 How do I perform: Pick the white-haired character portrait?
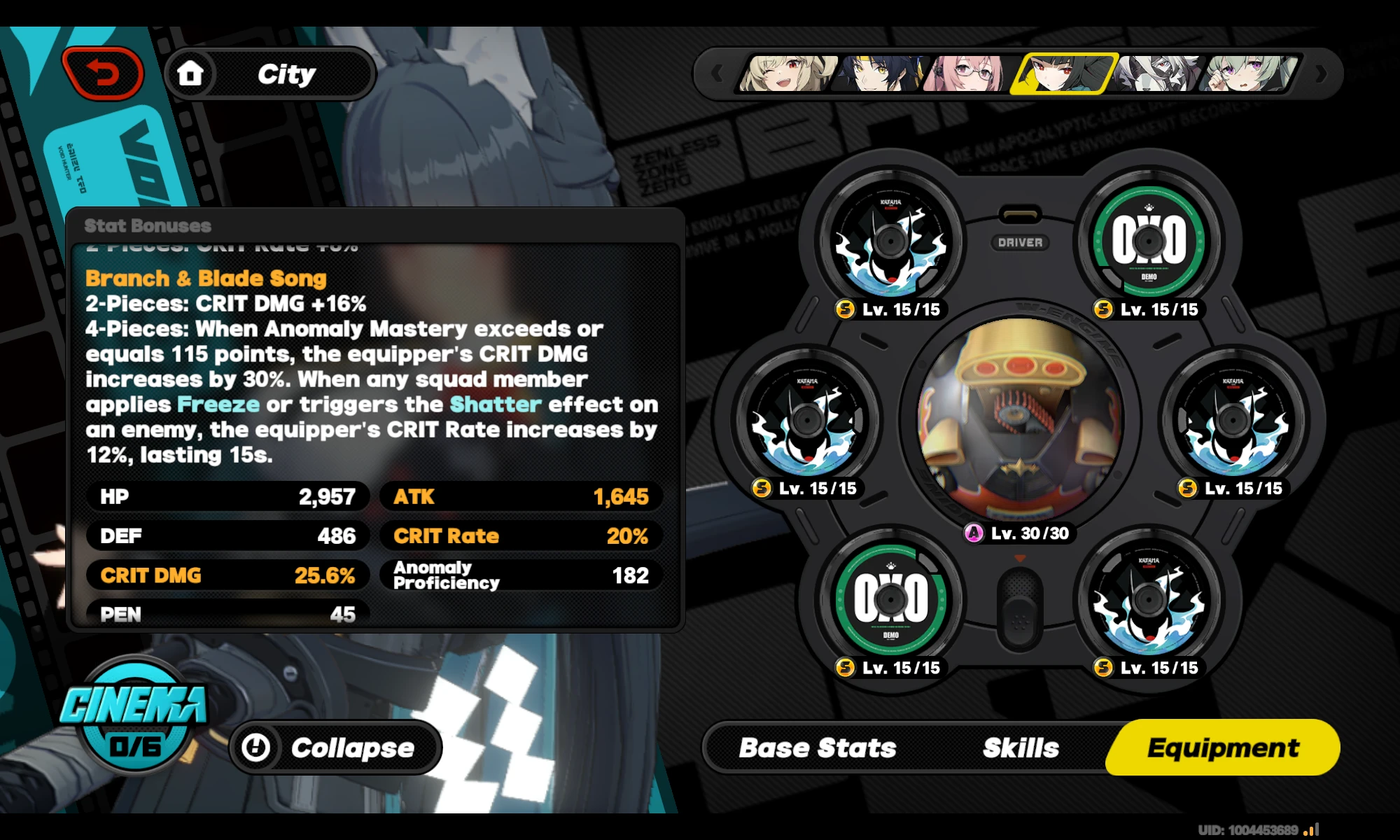pyautogui.click(x=1156, y=73)
